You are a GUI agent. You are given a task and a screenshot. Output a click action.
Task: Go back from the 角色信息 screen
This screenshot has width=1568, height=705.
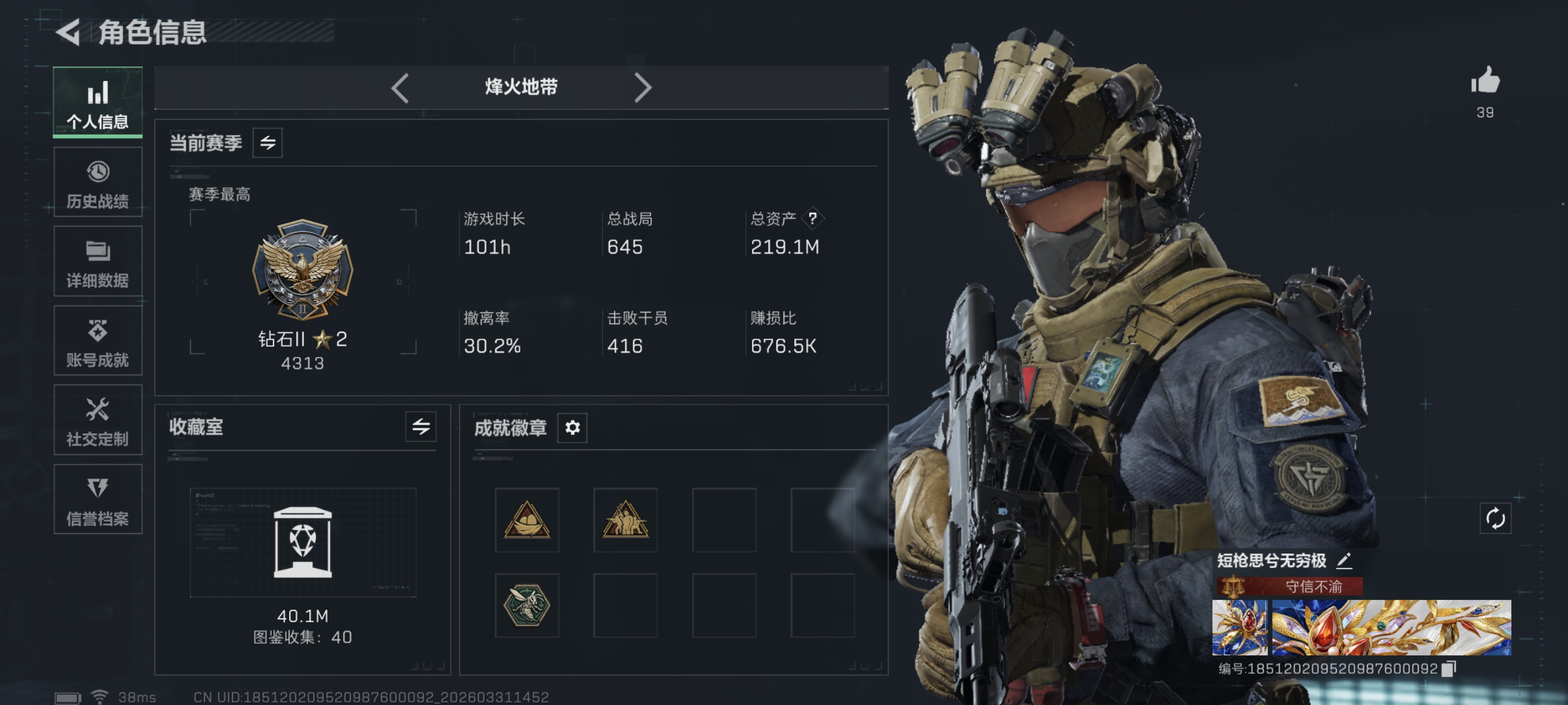click(x=69, y=32)
